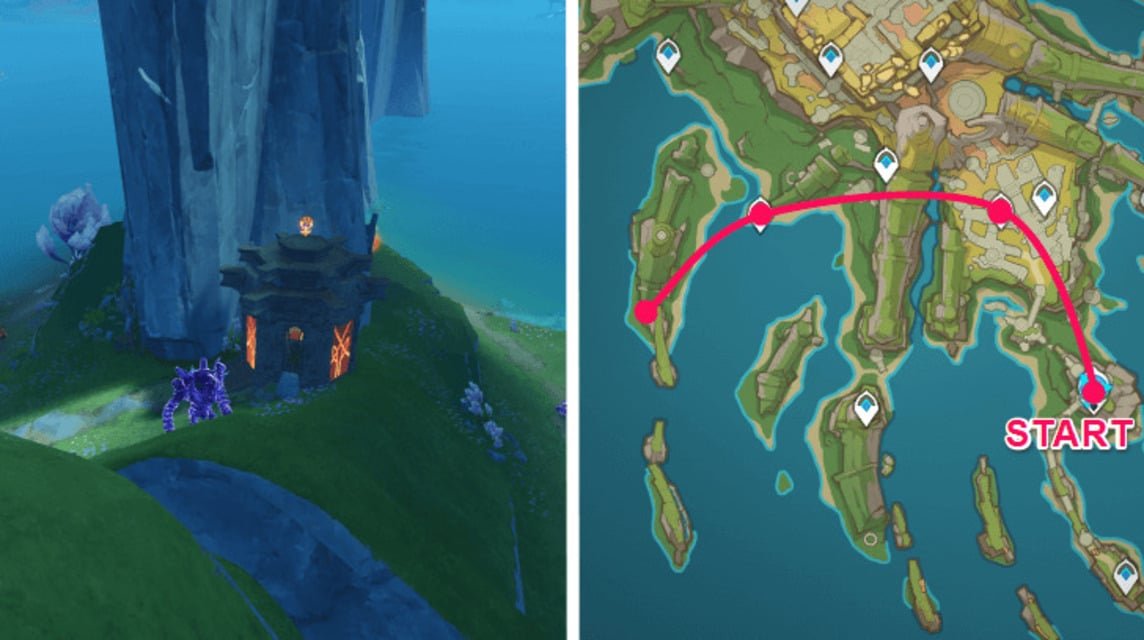
Task: Select the teleport waypoint marked START
Action: [1094, 388]
